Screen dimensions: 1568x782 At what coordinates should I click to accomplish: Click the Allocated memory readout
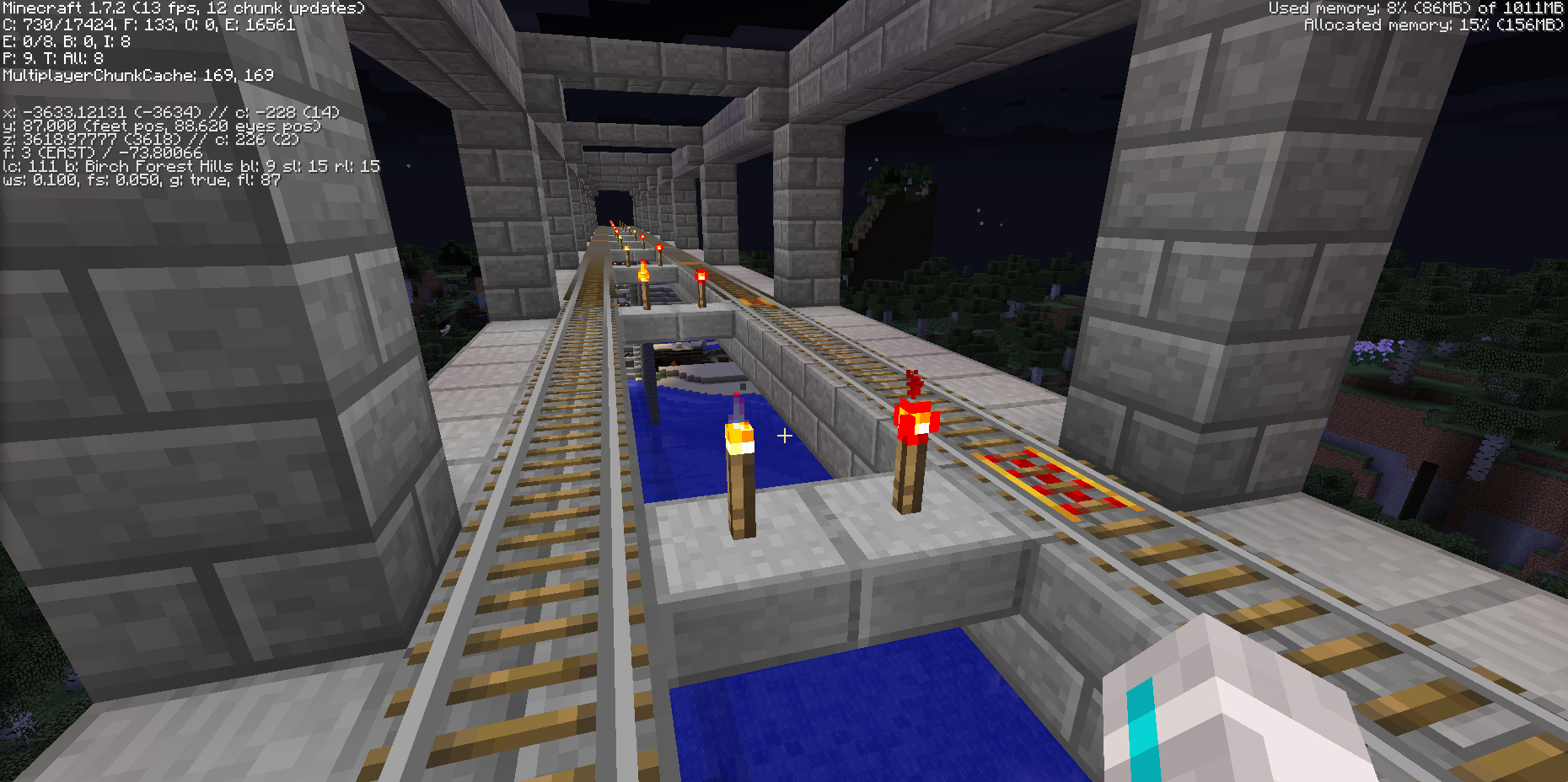click(x=1433, y=24)
